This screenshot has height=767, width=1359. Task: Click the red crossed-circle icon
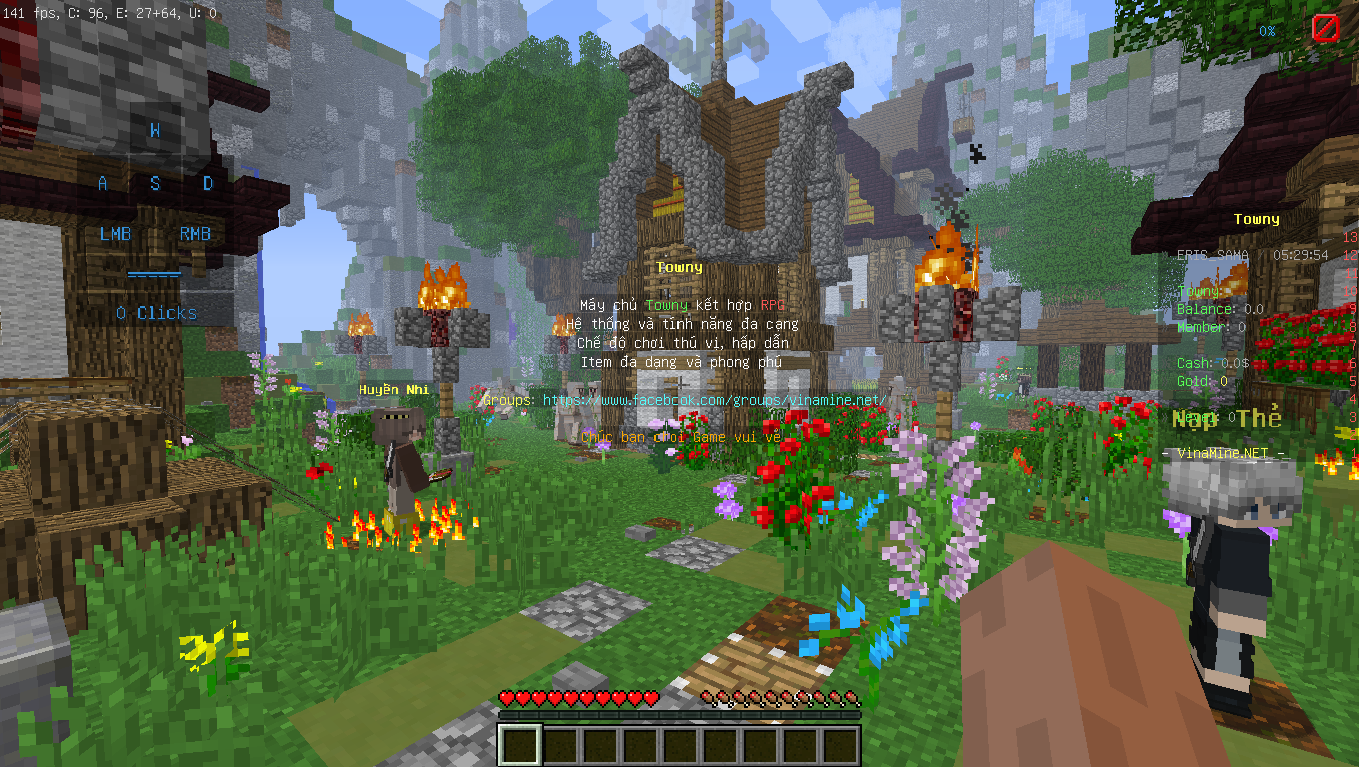1325,28
